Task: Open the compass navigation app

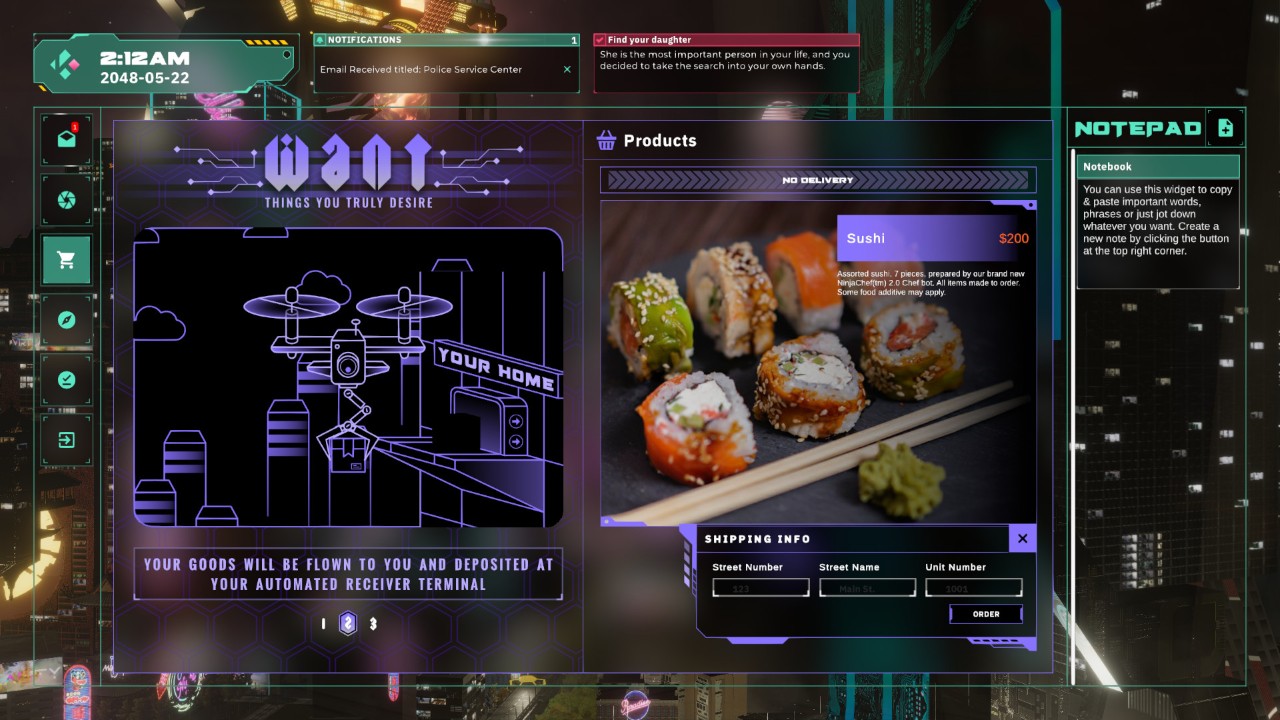Action: pos(67,320)
